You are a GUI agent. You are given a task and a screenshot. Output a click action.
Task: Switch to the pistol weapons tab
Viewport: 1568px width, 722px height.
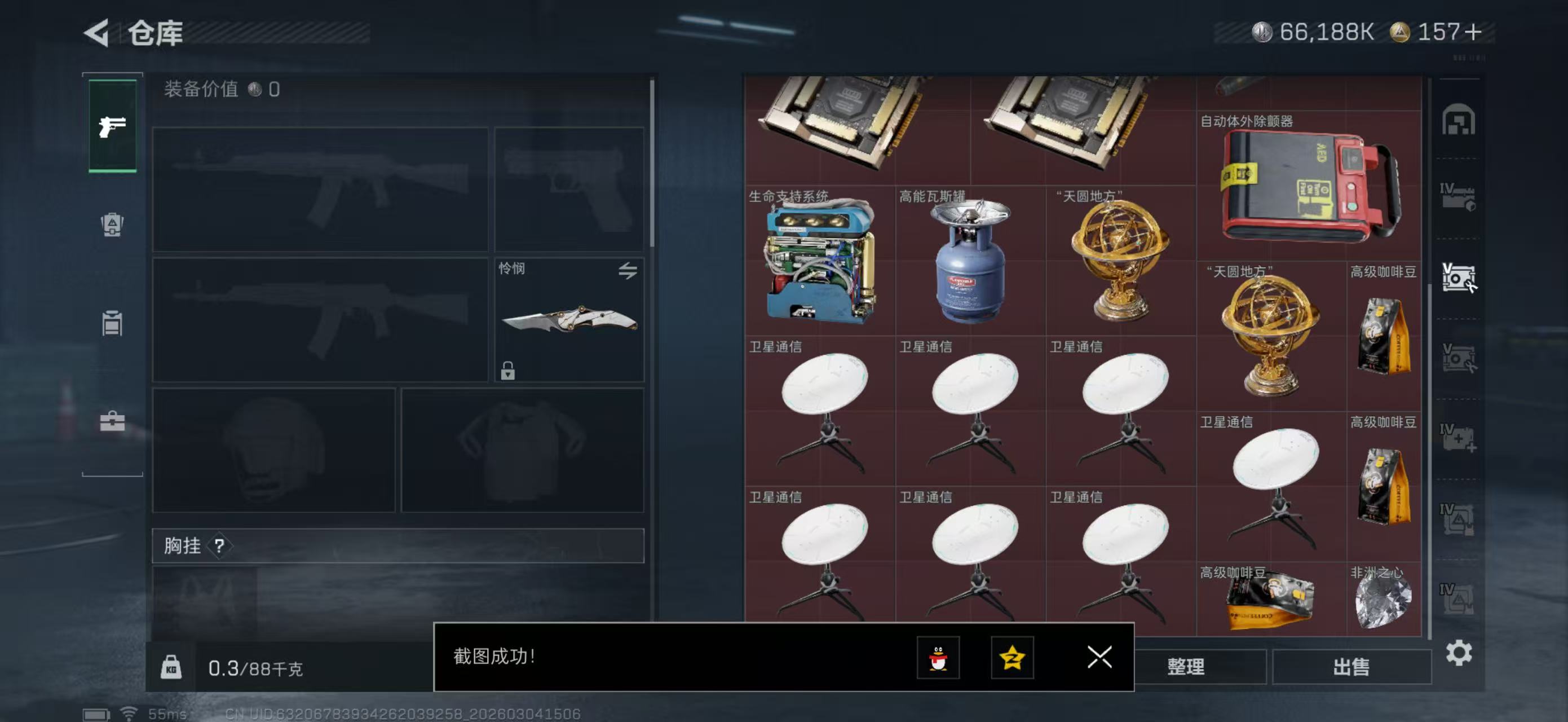coord(113,126)
